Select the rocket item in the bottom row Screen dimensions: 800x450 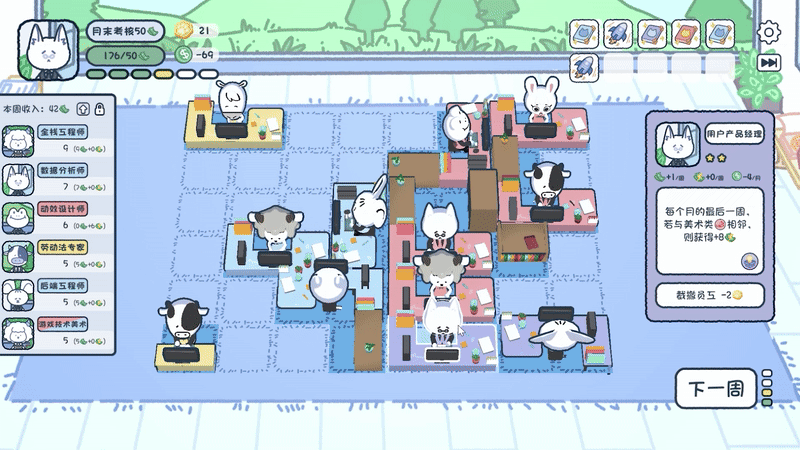(x=584, y=67)
